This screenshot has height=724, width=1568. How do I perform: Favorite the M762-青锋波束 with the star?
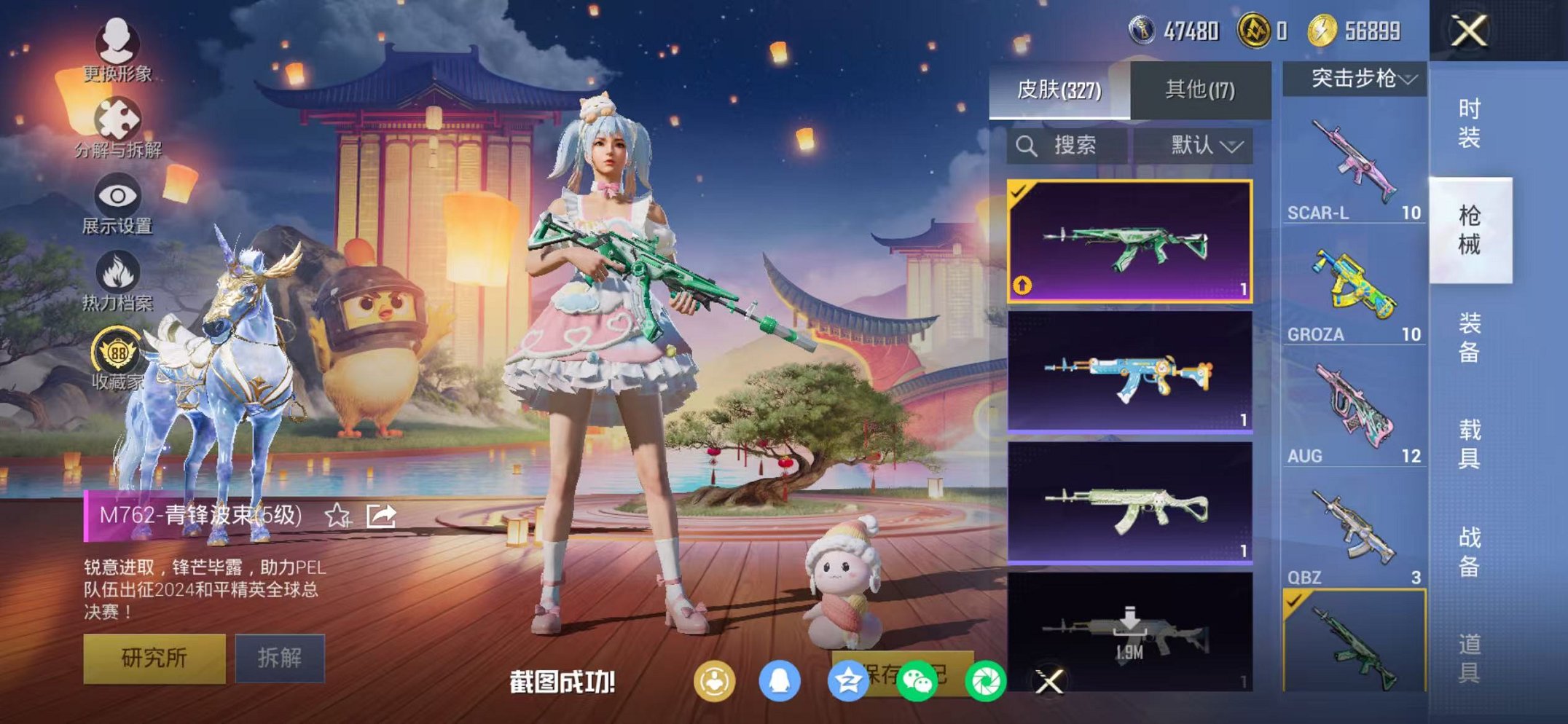click(x=335, y=516)
